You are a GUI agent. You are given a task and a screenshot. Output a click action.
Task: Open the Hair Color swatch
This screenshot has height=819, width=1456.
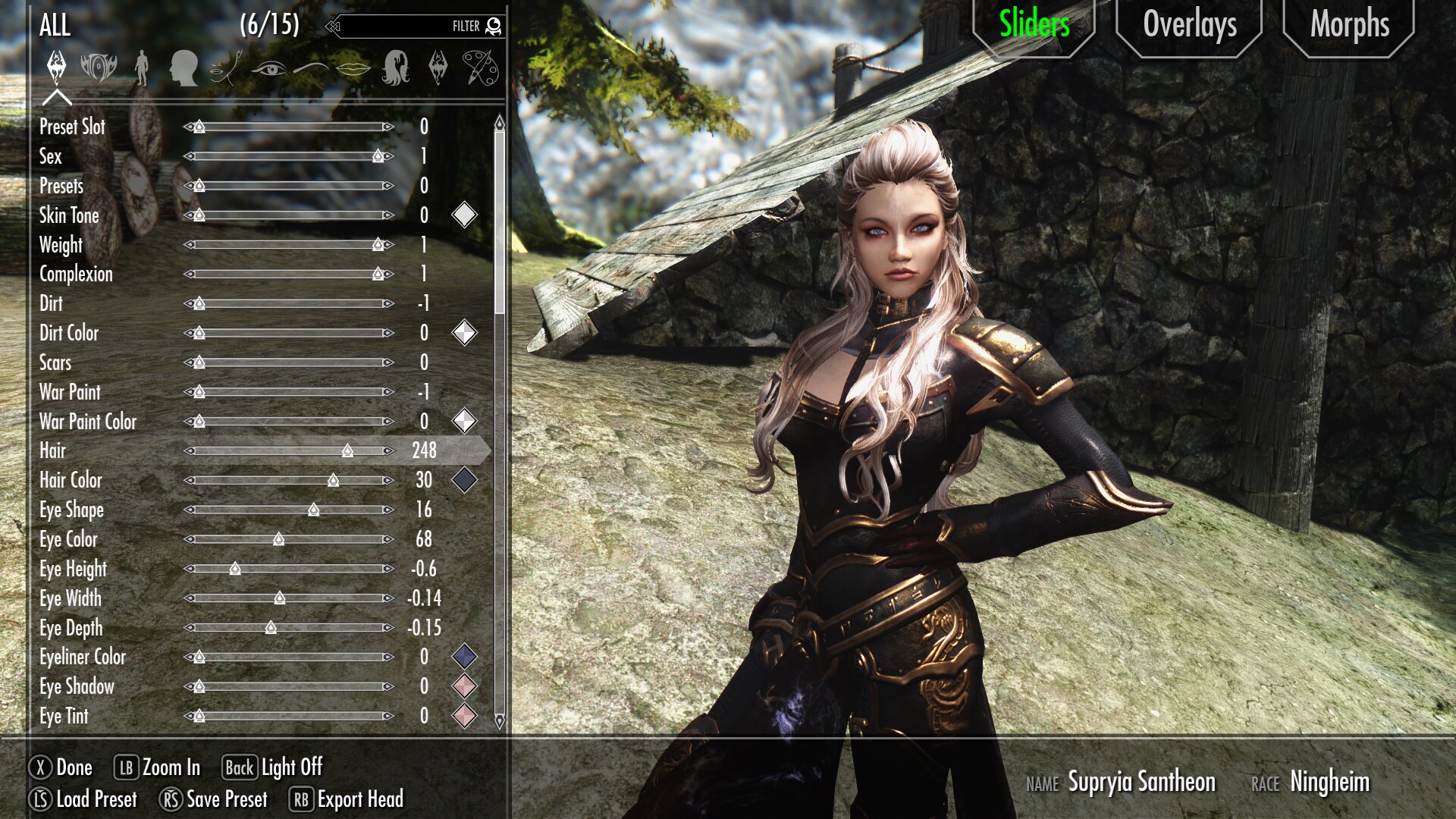click(464, 480)
